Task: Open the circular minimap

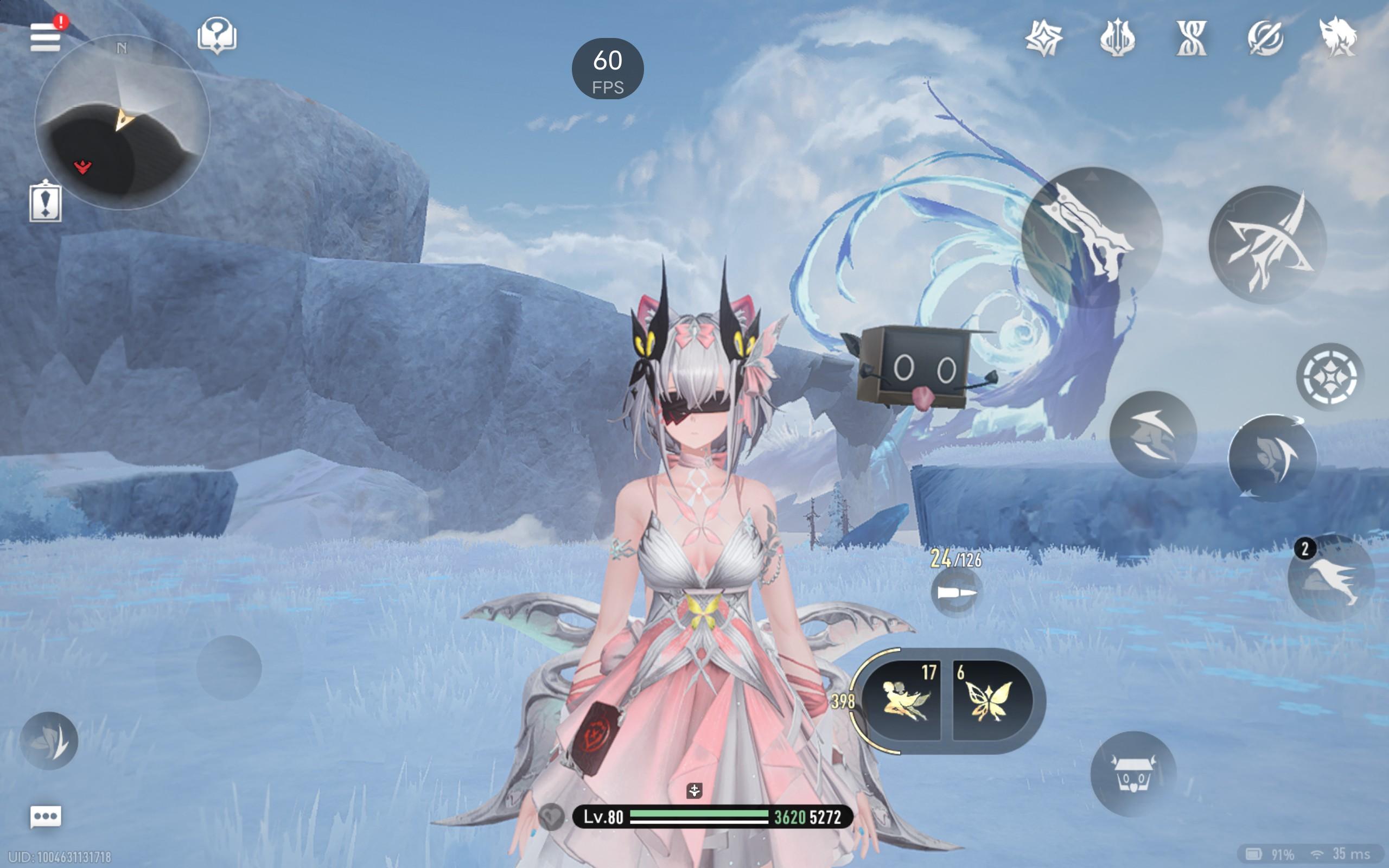Action: 122,122
